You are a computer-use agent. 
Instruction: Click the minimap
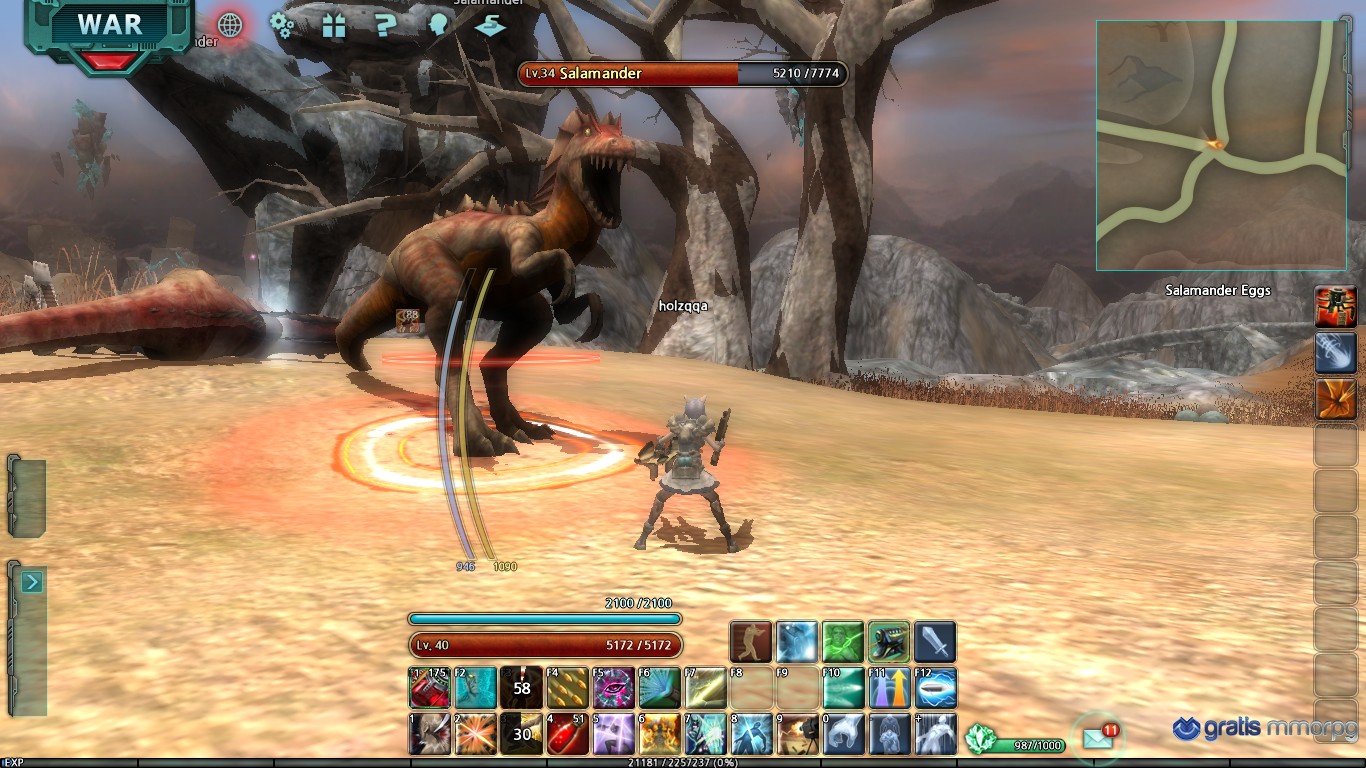[x=1221, y=145]
